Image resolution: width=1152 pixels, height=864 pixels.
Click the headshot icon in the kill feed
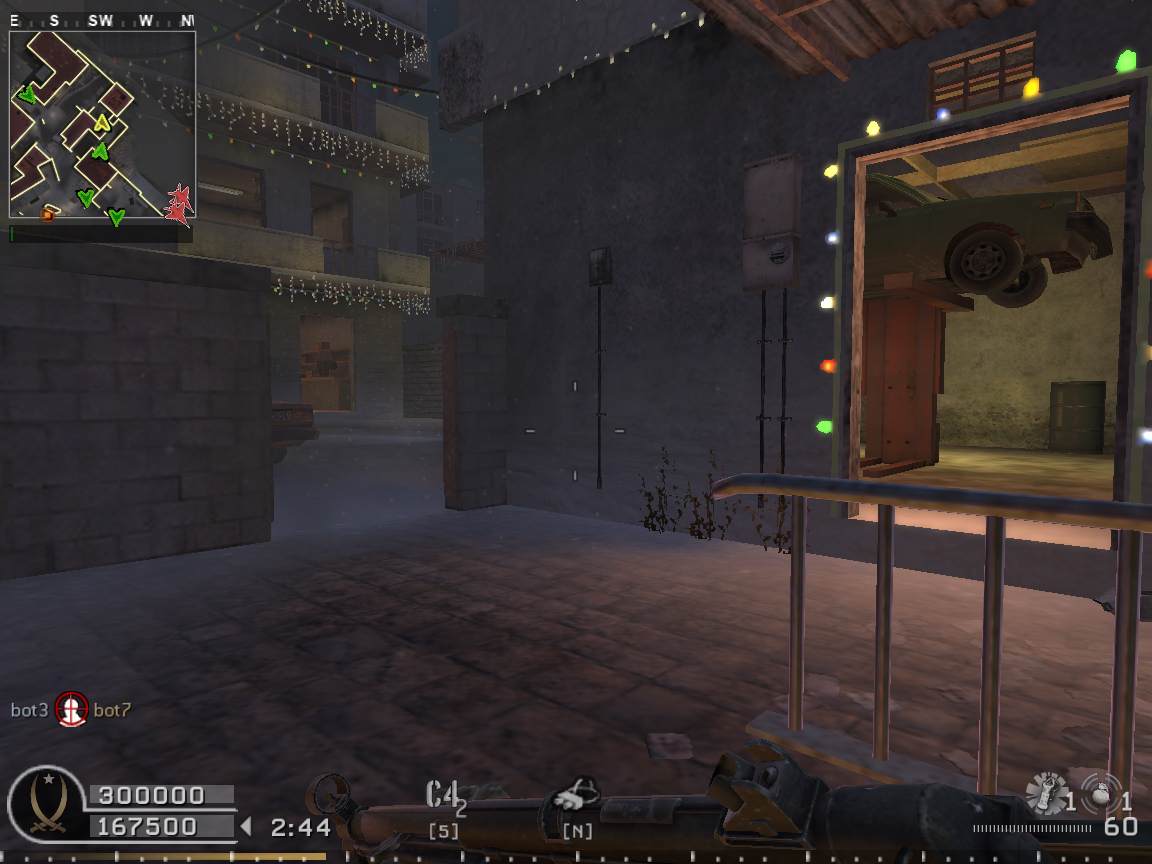tap(71, 710)
